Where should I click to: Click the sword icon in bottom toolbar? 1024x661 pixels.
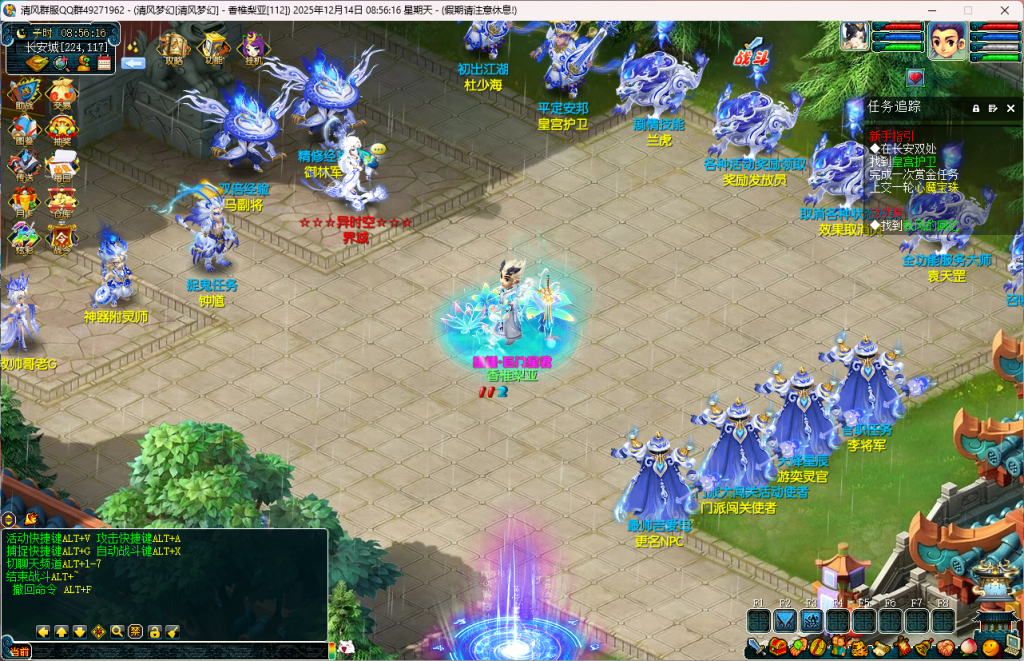click(x=756, y=648)
